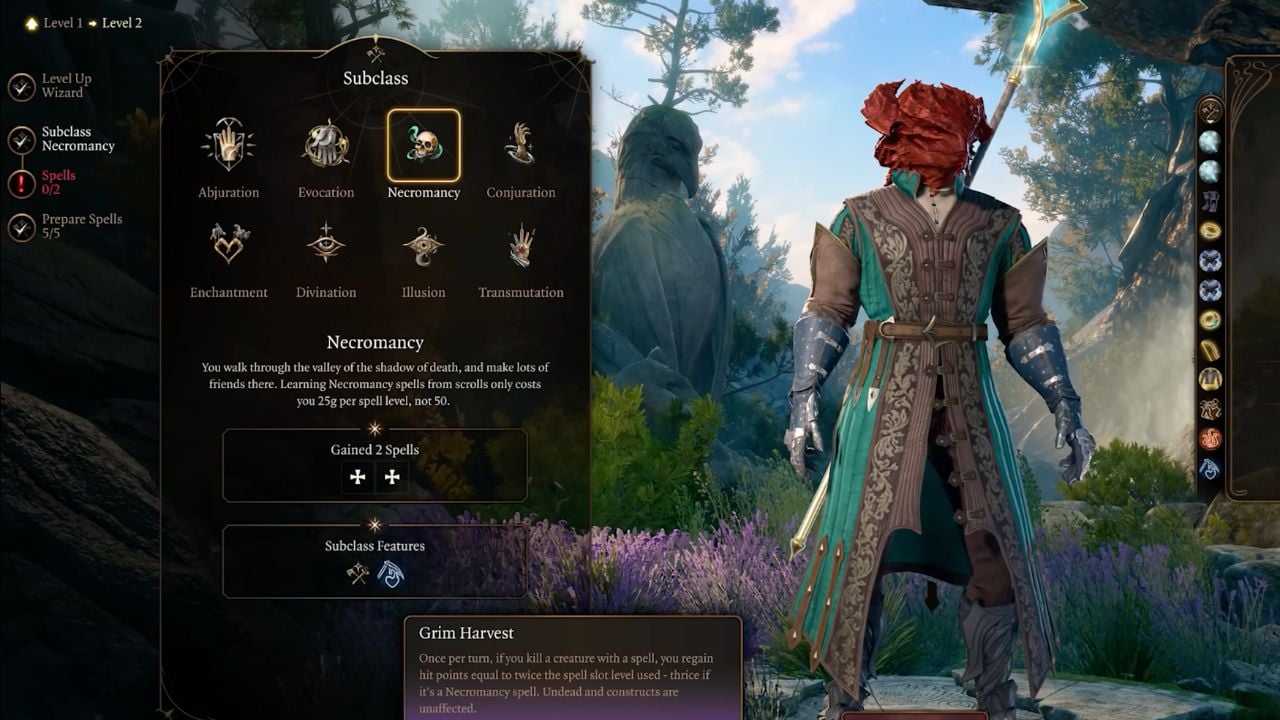Image resolution: width=1280 pixels, height=720 pixels.
Task: Choose the Transmutation subclass
Action: (520, 245)
